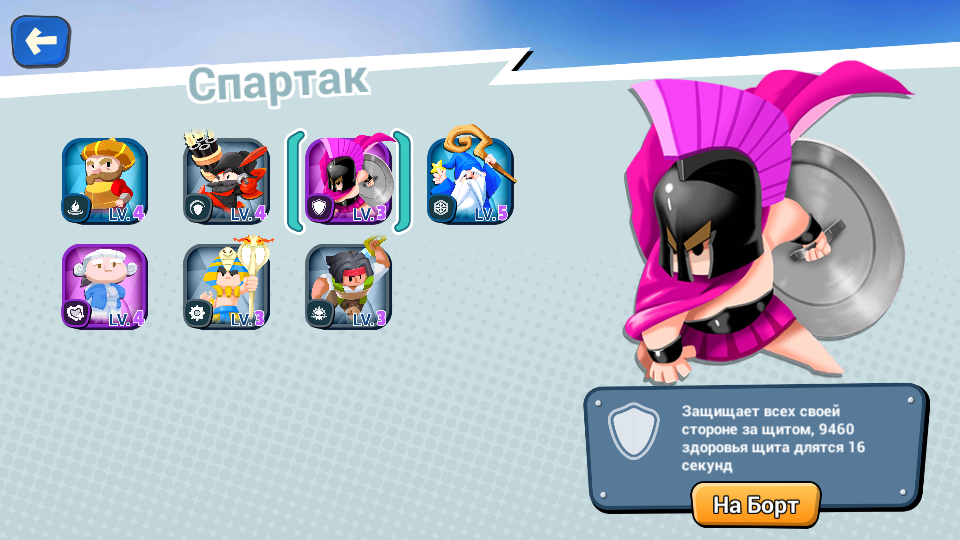Image resolution: width=960 pixels, height=540 pixels.
Task: Select the pharaoh hero with flaming staff
Action: click(227, 286)
